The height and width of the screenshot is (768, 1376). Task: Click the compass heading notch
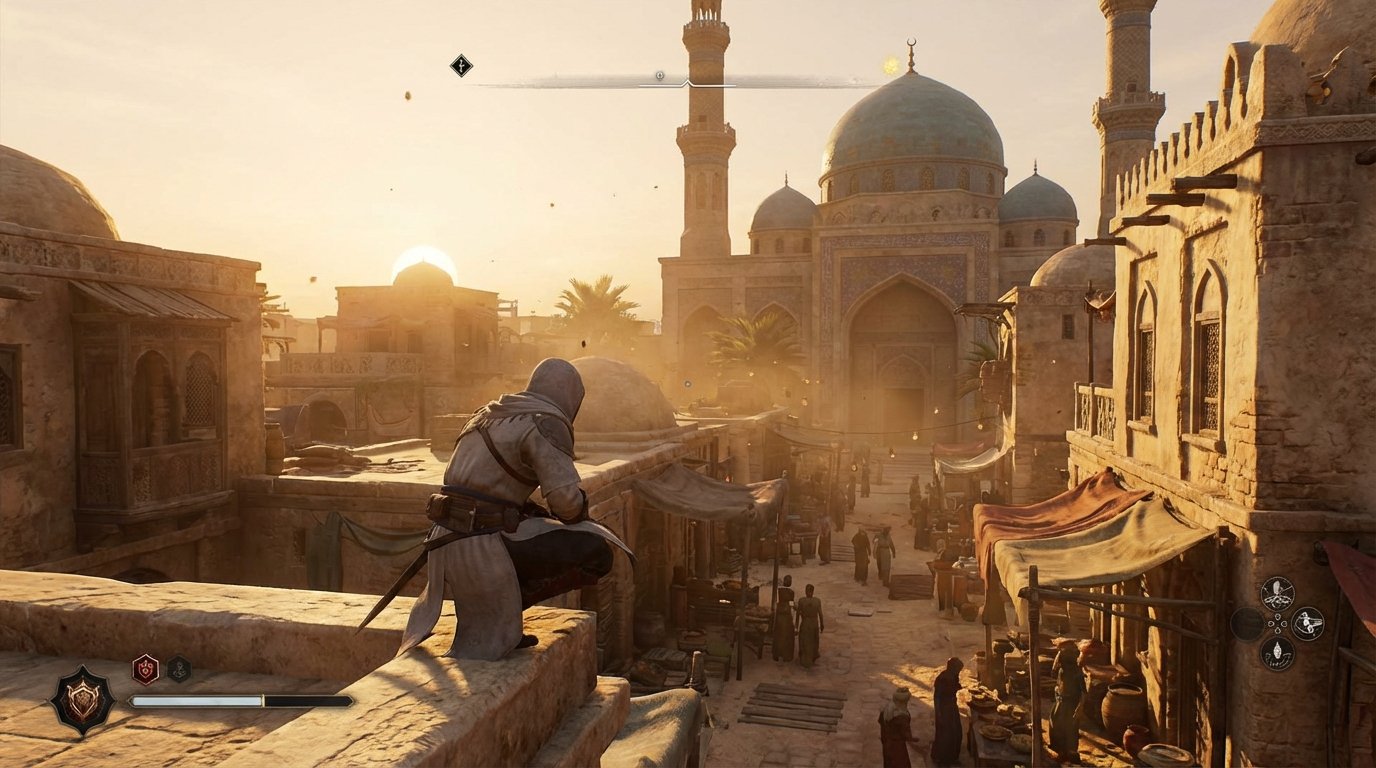pos(689,81)
